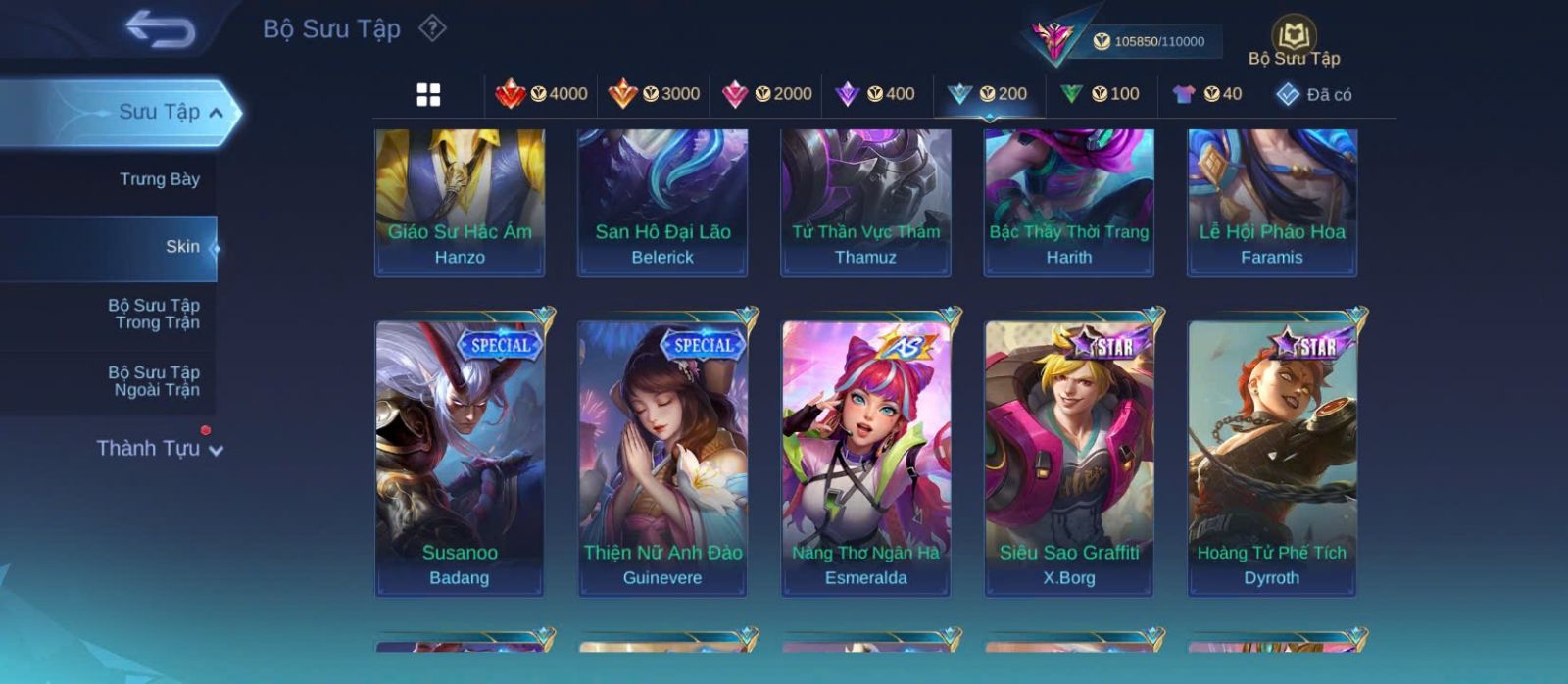
Task: Open the Bộ Sưu Tập book icon
Action: [1294, 41]
